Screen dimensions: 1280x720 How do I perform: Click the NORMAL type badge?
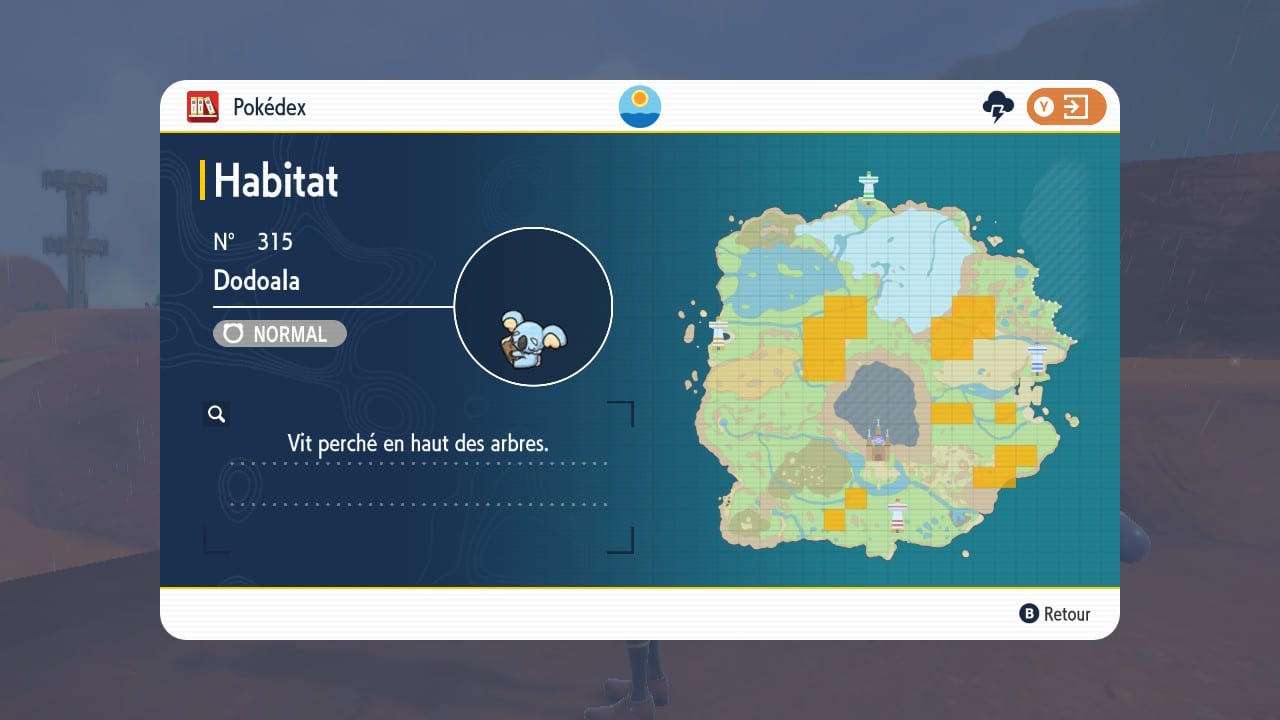pos(280,334)
